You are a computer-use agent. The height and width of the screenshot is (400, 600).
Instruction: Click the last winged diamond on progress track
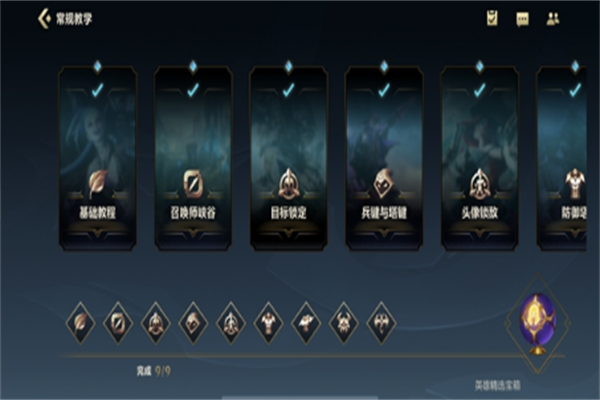click(380, 322)
